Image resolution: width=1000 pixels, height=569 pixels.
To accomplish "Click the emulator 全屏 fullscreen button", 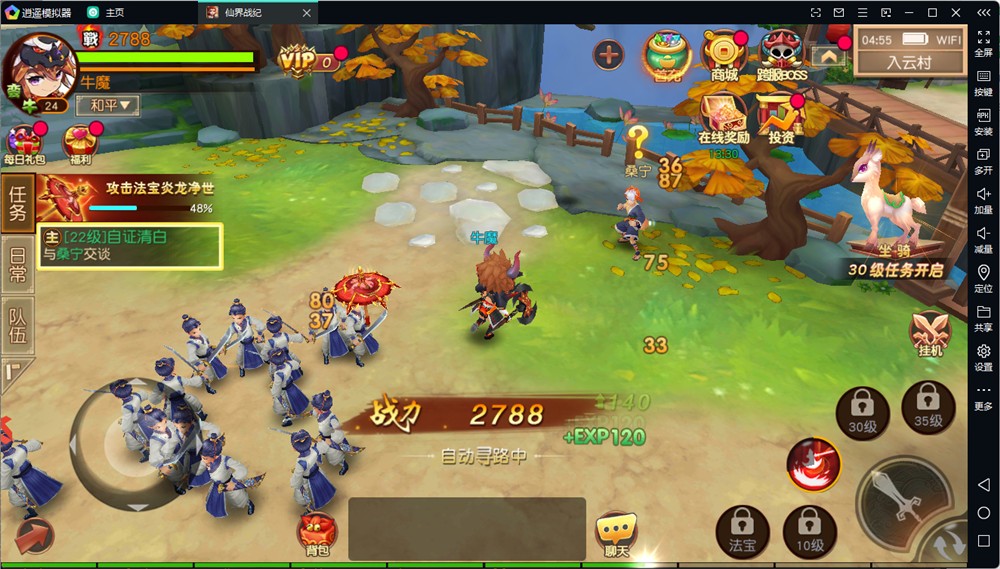I will (984, 44).
